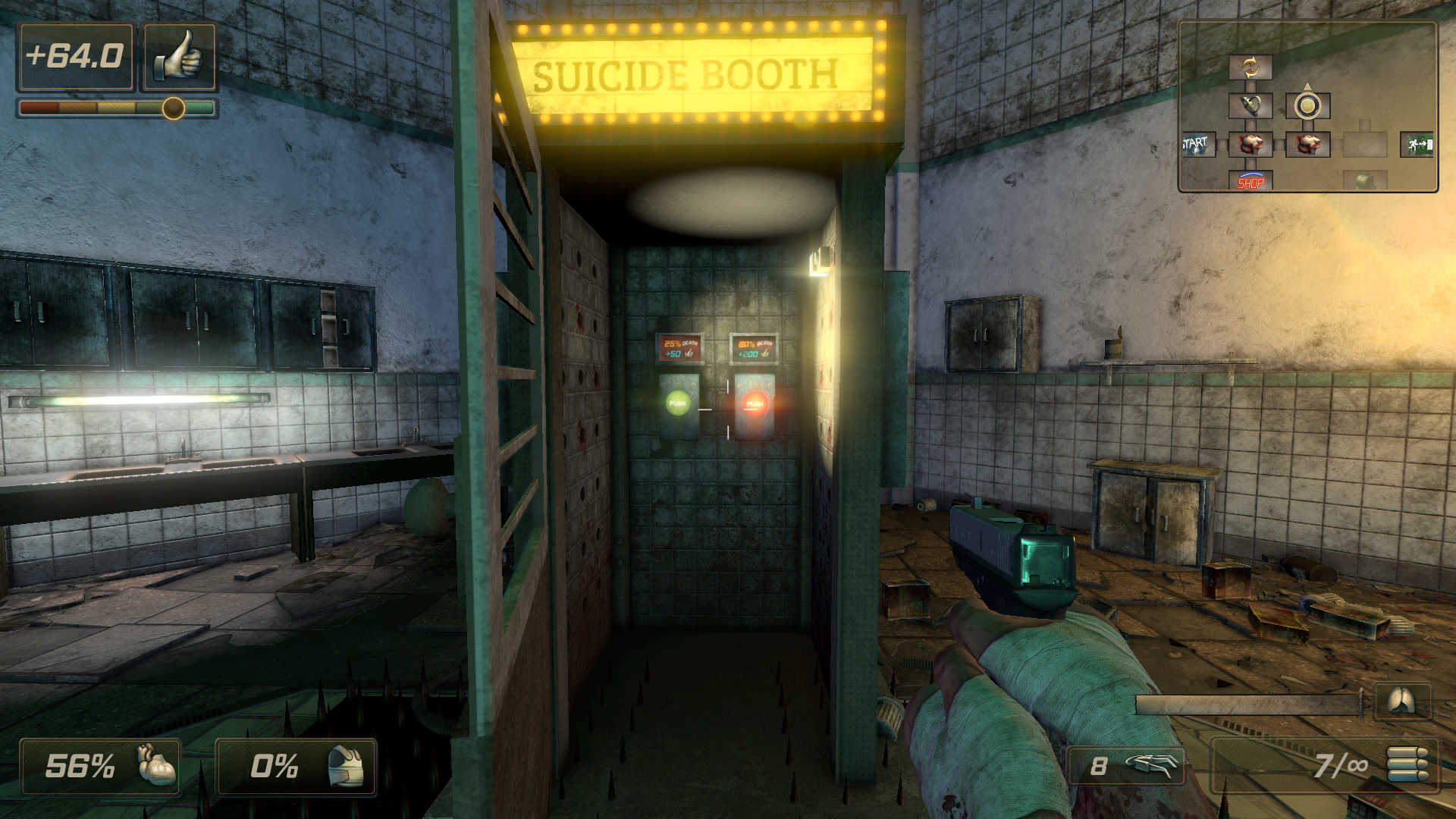This screenshot has width=1456, height=819.
Task: Open the SHOP room marker on minimap
Action: click(1250, 181)
